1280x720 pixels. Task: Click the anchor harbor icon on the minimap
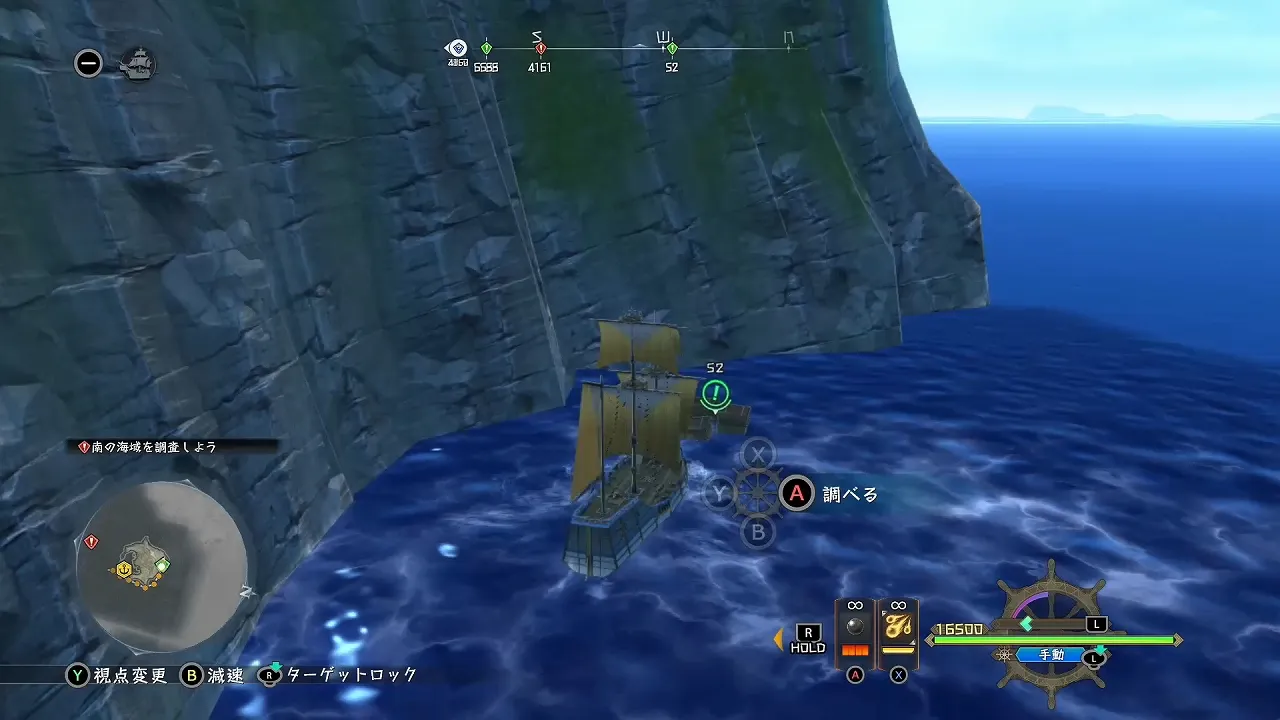tap(124, 569)
